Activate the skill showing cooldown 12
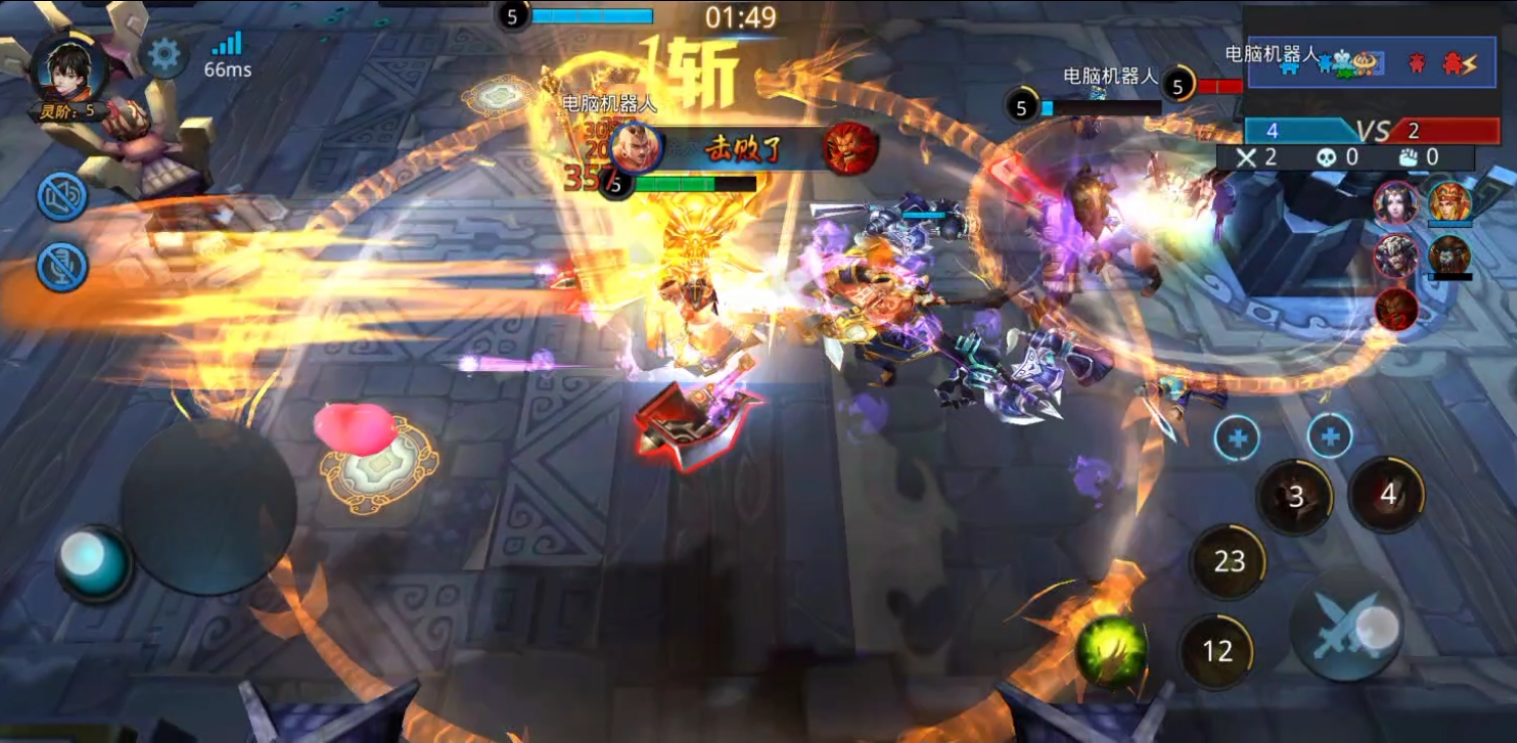 click(1217, 652)
